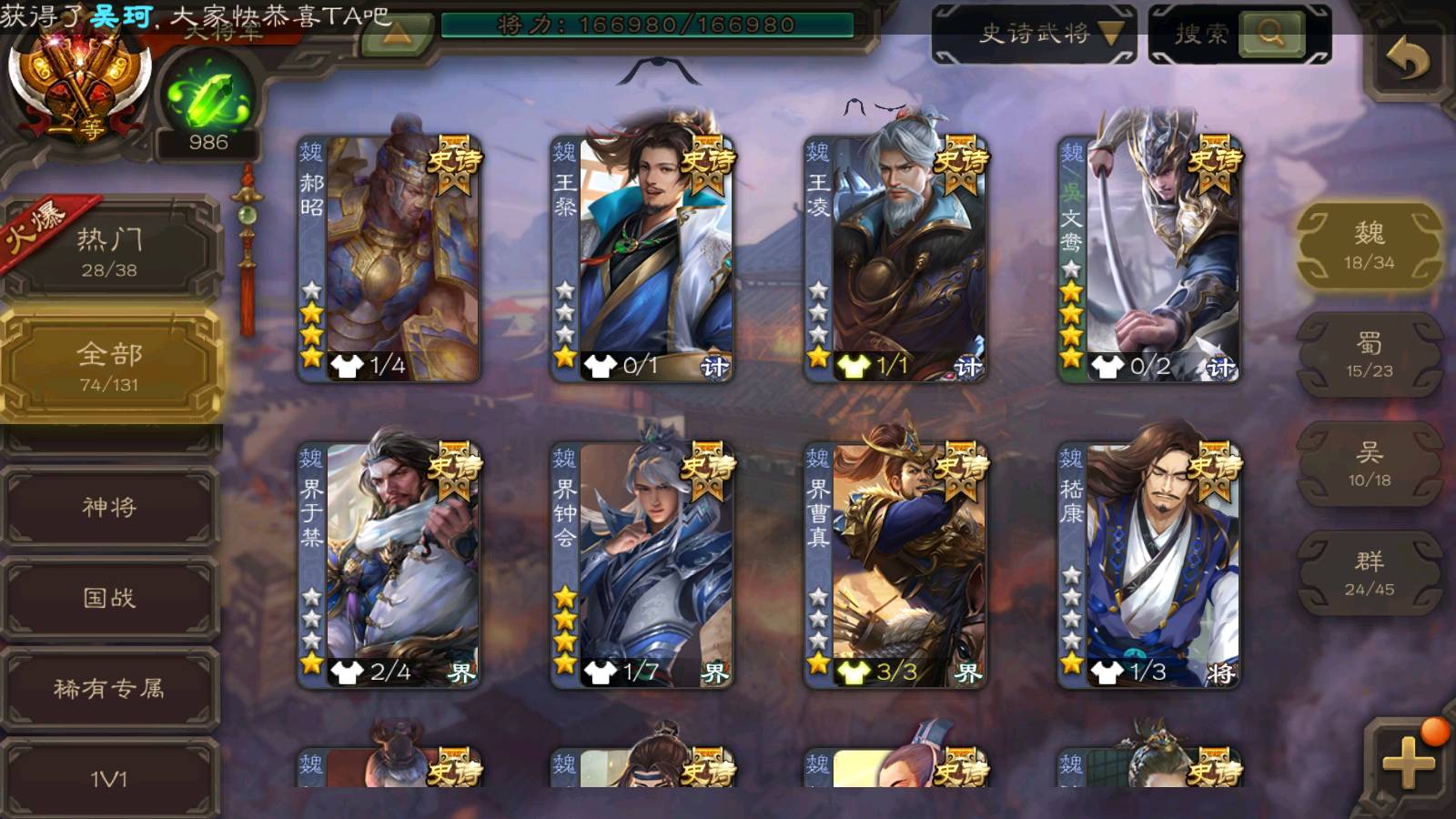Pick the 文鸯 general card

pos(1149,259)
